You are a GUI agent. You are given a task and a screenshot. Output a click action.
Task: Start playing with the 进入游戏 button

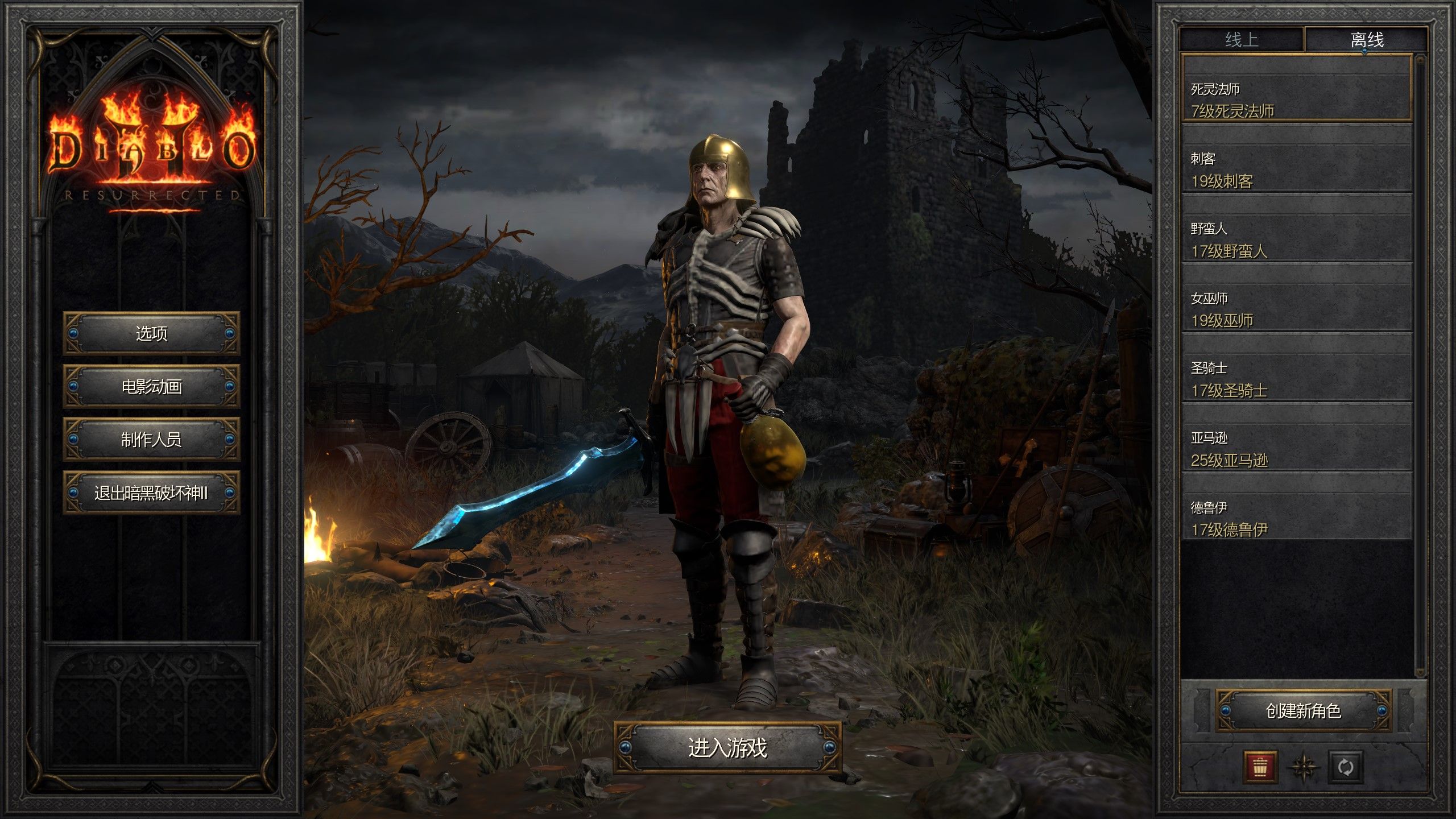(727, 747)
